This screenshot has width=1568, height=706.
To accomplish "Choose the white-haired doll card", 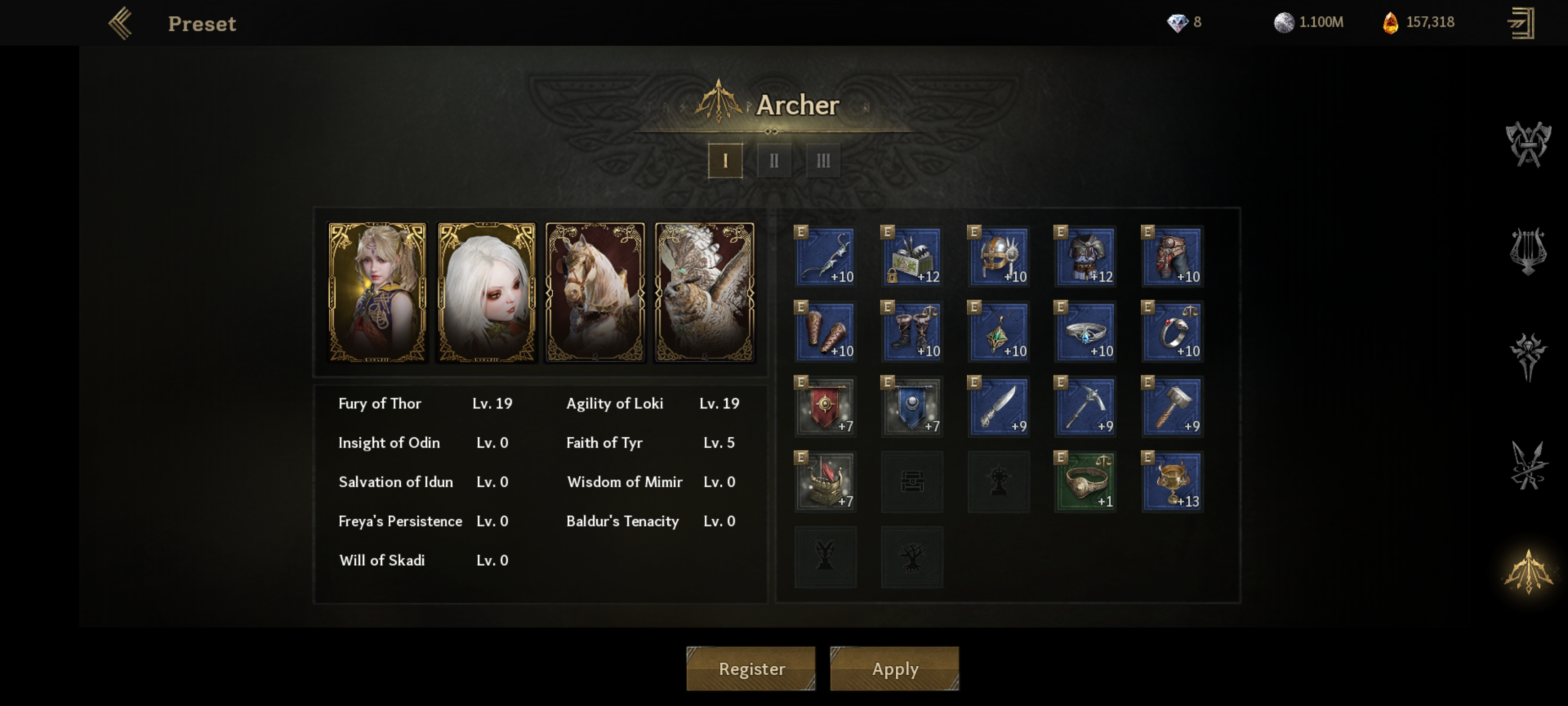I will pyautogui.click(x=487, y=292).
